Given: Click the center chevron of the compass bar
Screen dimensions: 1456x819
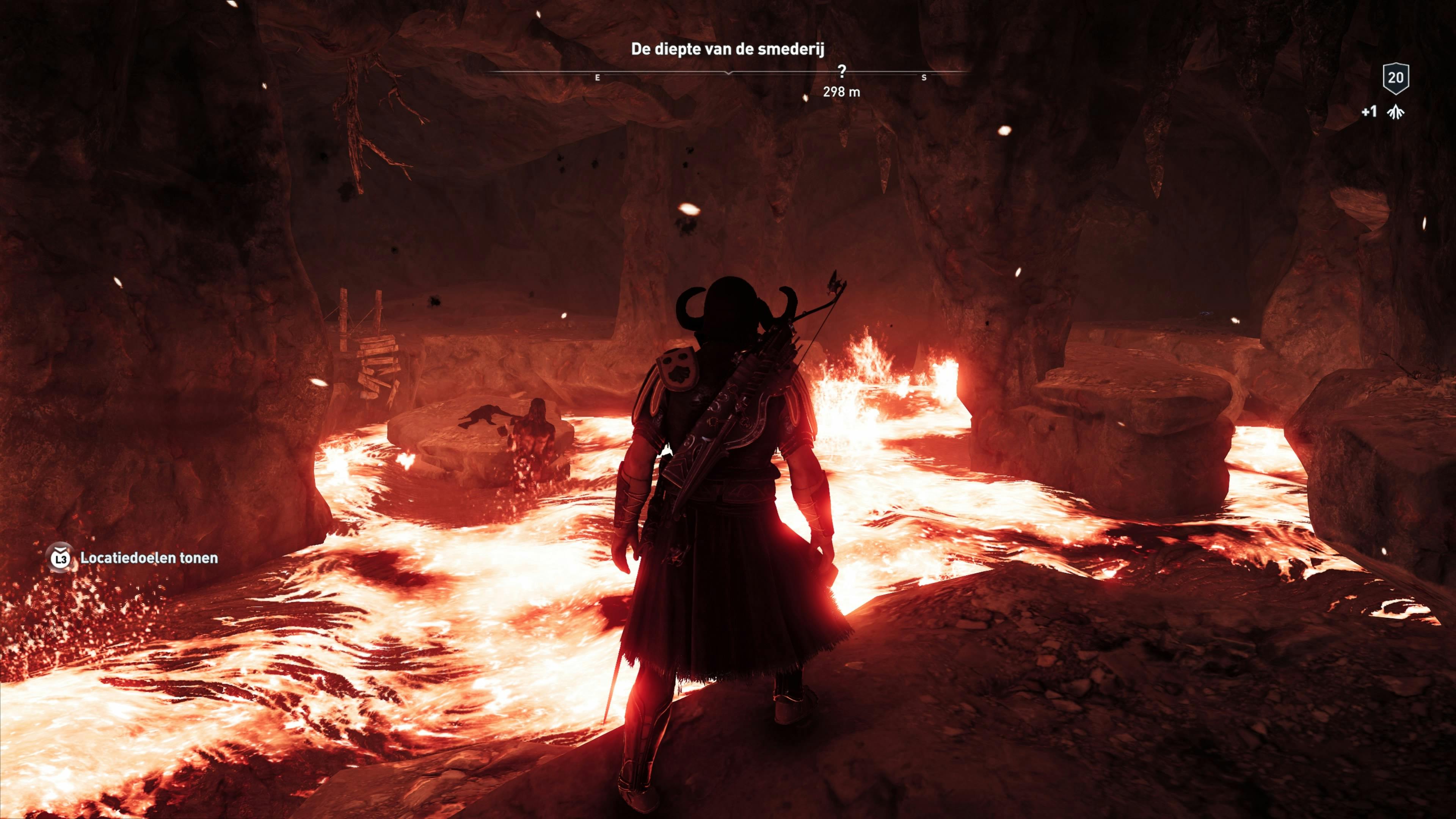Looking at the screenshot, I should click(728, 74).
